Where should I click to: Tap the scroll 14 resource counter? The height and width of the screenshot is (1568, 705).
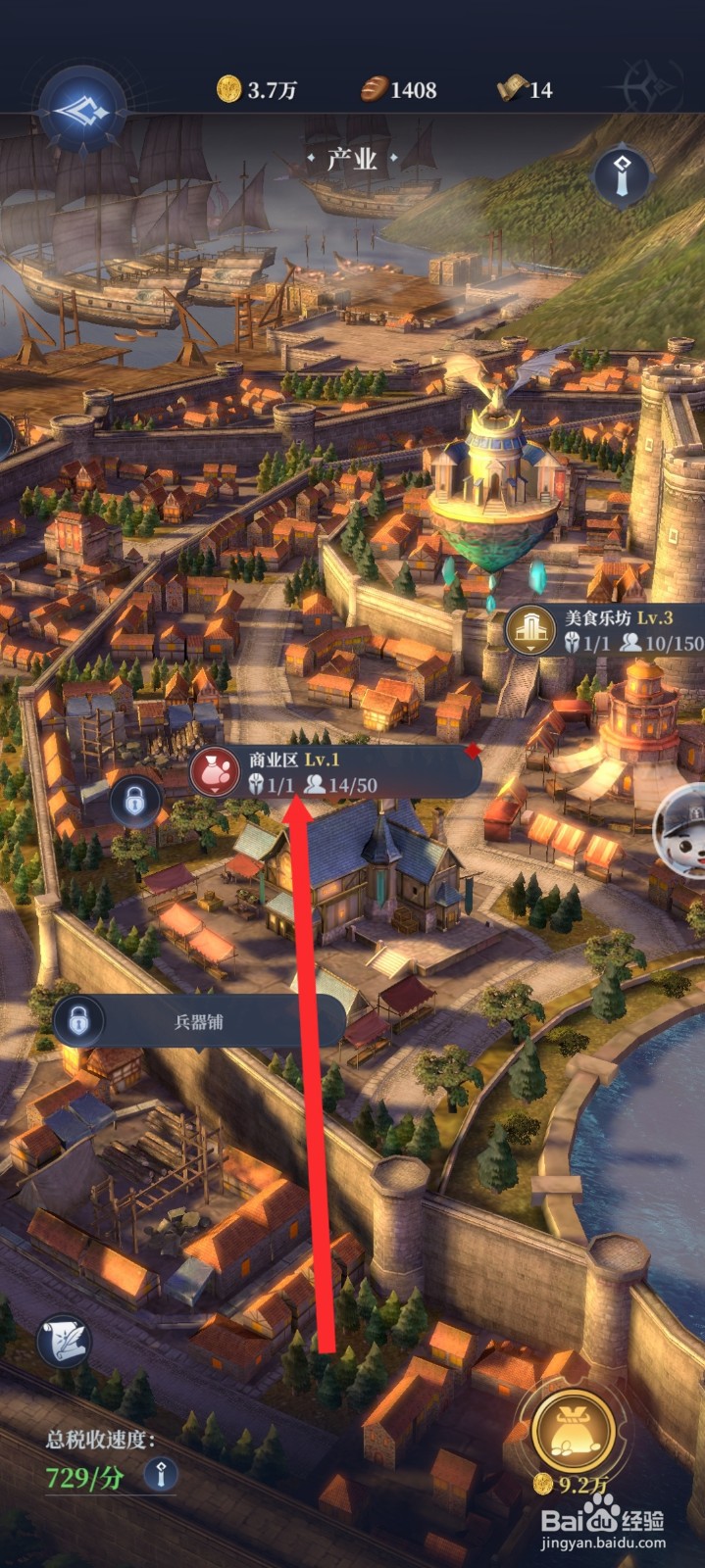(x=526, y=90)
